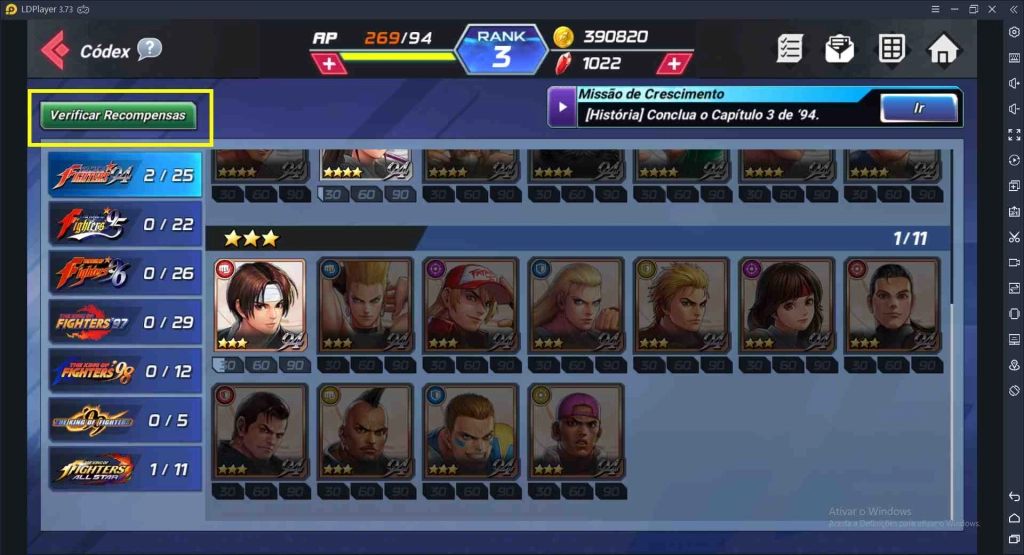
Task: Open the checklist missions icon
Action: pyautogui.click(x=790, y=49)
